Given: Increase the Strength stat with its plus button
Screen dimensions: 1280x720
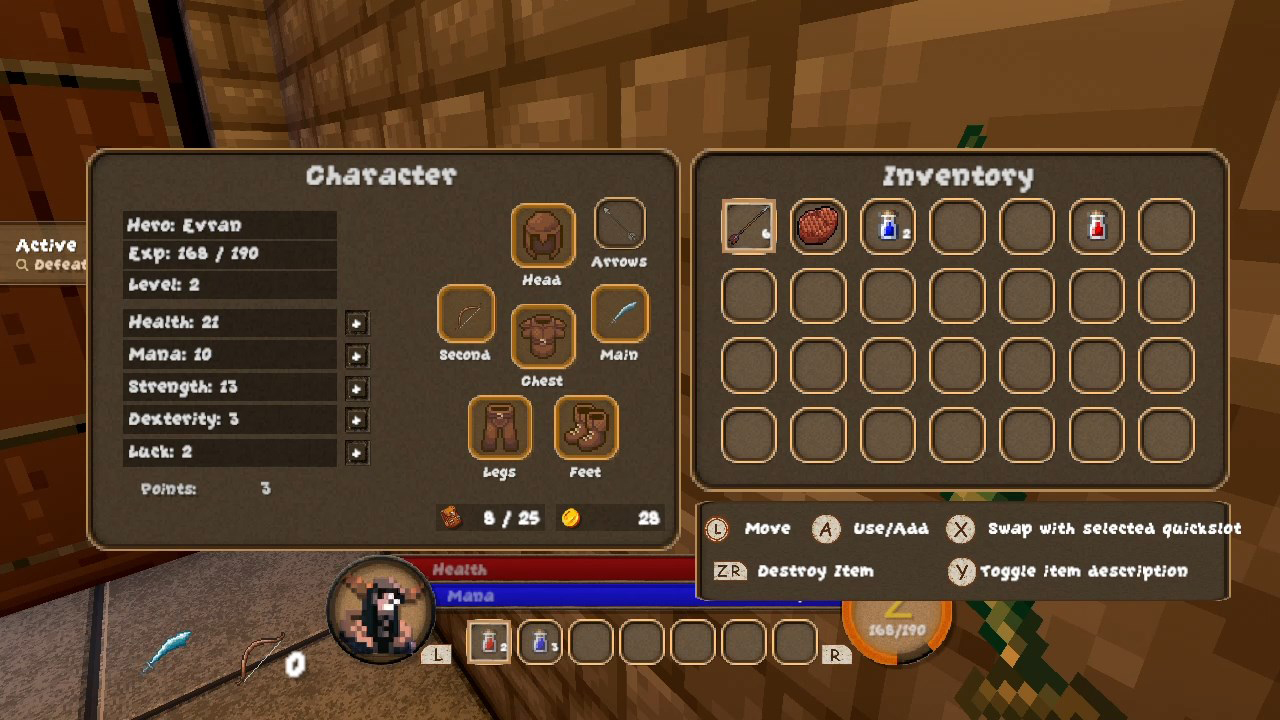Looking at the screenshot, I should click(x=357, y=388).
